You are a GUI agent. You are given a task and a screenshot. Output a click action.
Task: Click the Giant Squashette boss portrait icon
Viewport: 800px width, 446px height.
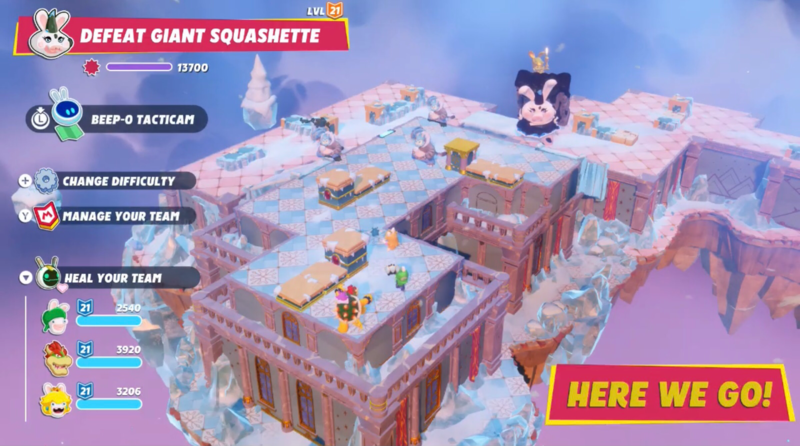tap(47, 34)
